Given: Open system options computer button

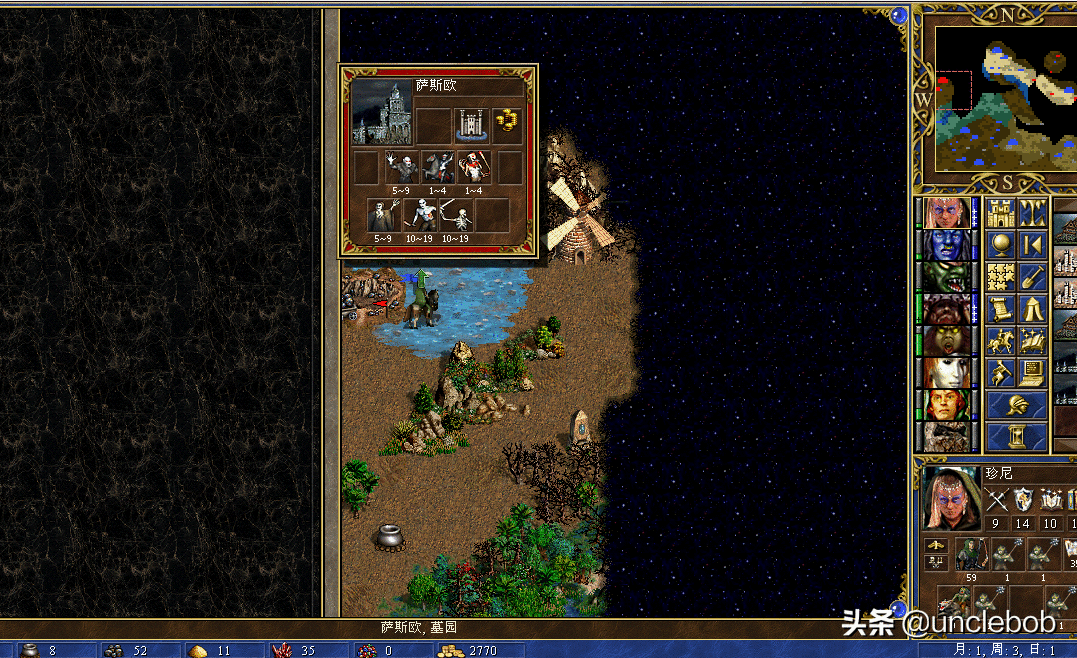Looking at the screenshot, I should pyautogui.click(x=1033, y=373).
